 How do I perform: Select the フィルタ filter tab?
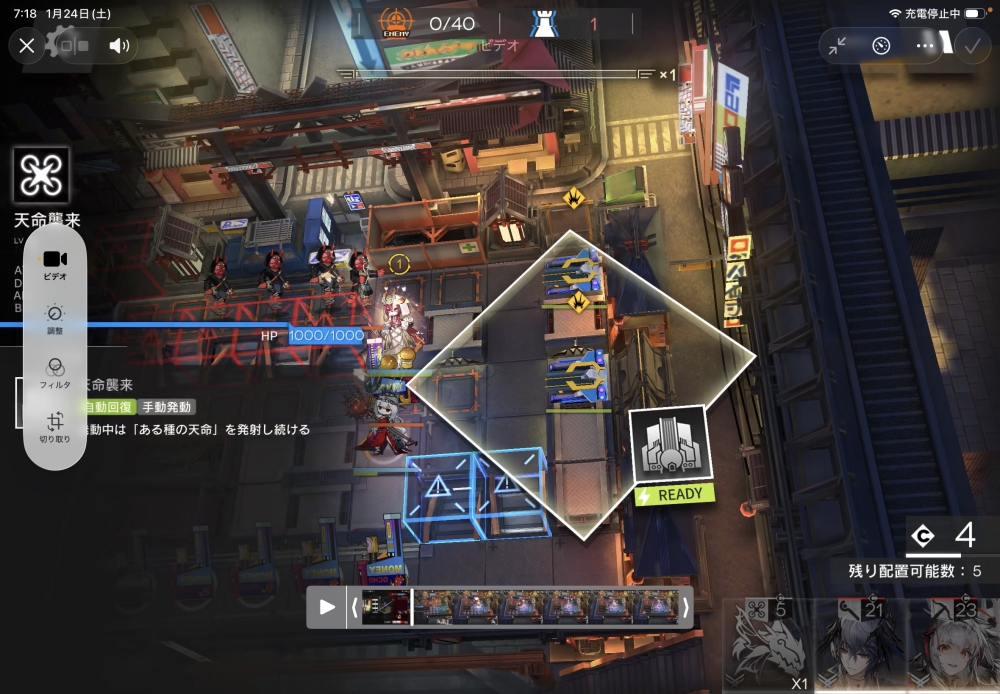(x=55, y=373)
